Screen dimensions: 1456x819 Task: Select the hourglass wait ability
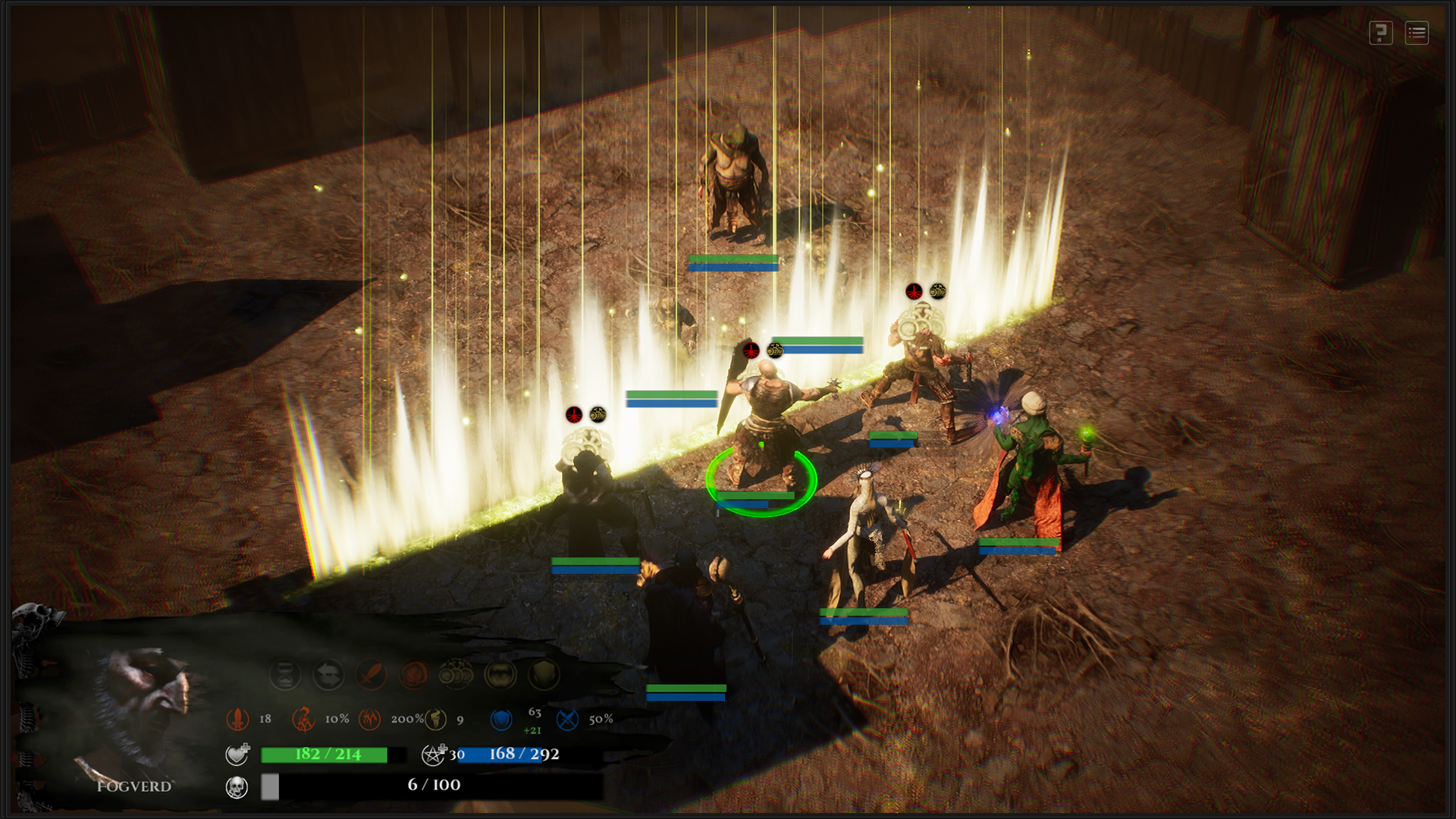[285, 674]
